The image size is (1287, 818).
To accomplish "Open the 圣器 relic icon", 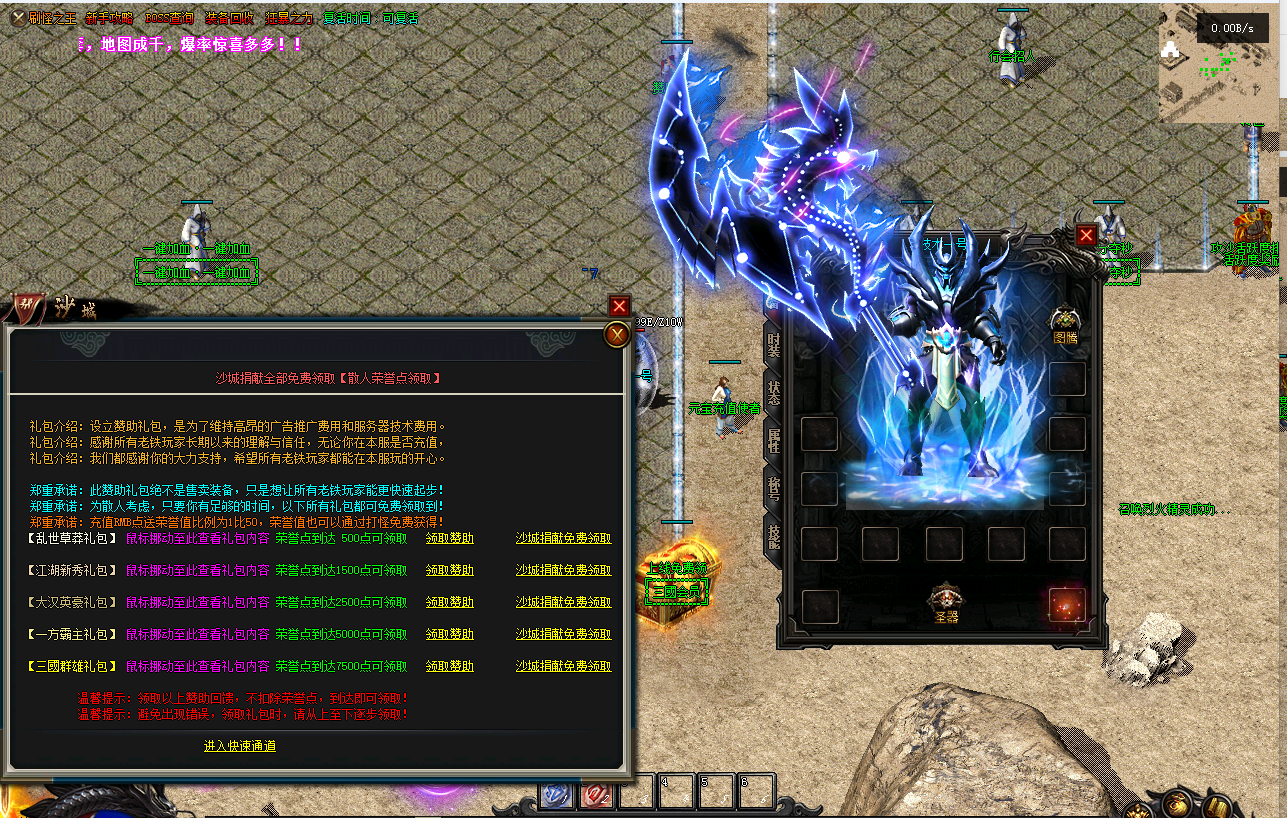I will pyautogui.click(x=945, y=602).
